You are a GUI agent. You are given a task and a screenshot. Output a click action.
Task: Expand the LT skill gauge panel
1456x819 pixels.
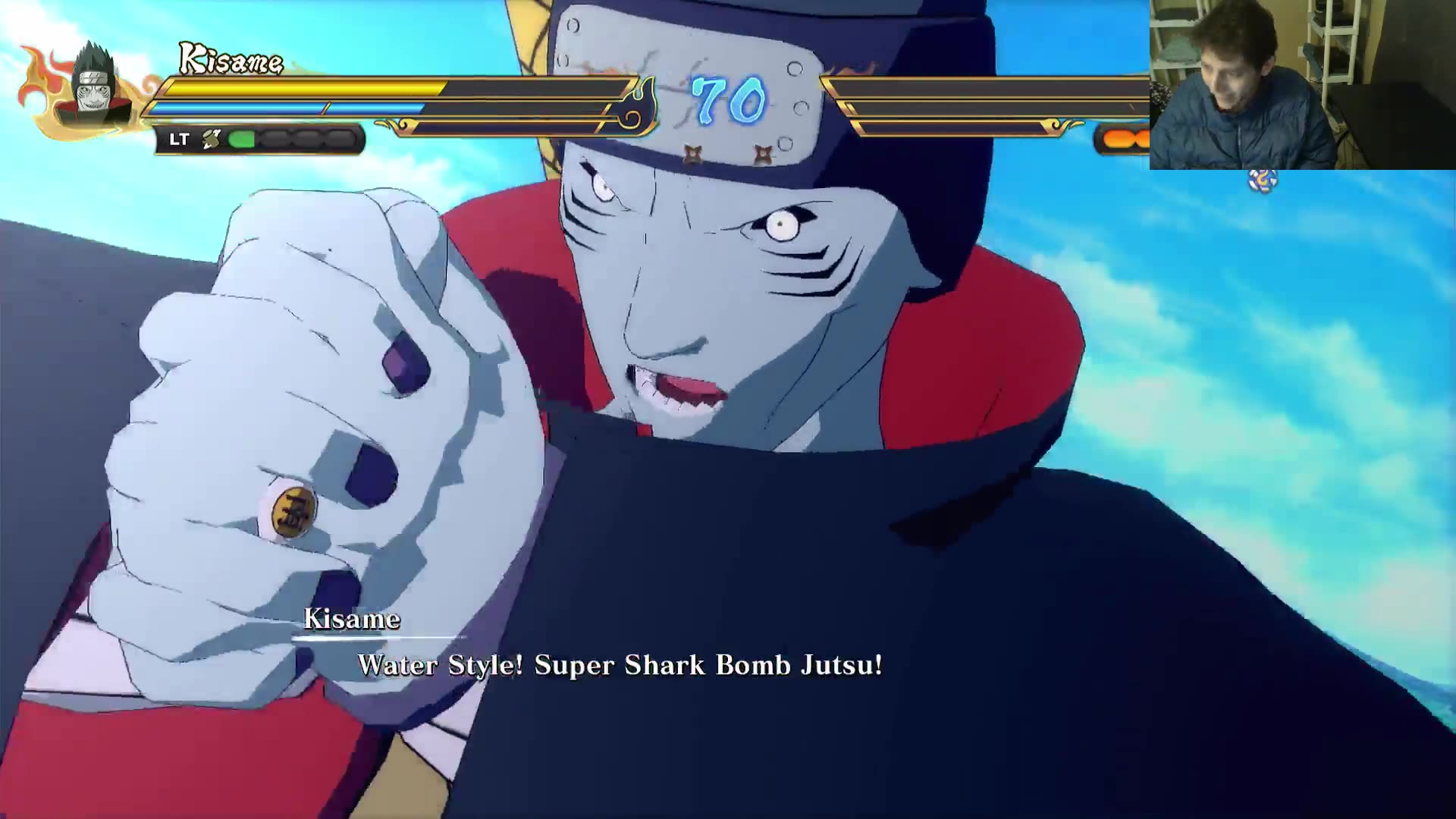pyautogui.click(x=258, y=137)
